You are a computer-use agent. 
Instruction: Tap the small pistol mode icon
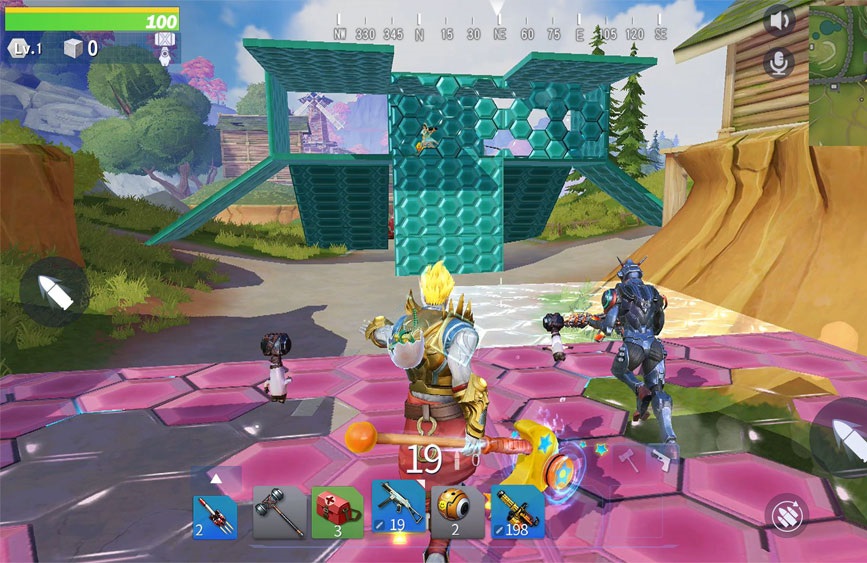[x=661, y=459]
